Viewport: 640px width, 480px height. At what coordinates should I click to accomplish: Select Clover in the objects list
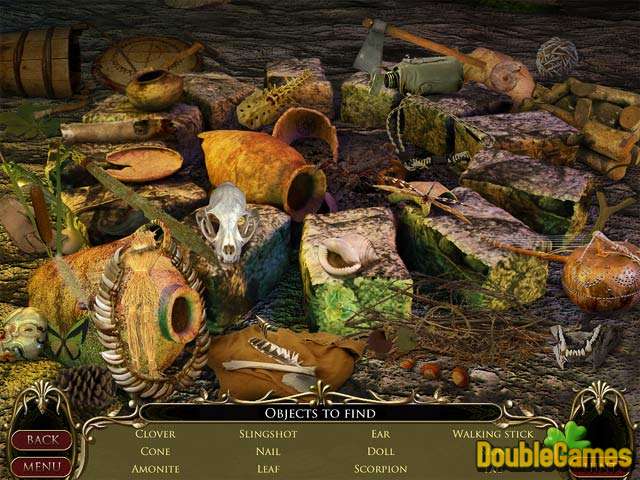pos(155,434)
